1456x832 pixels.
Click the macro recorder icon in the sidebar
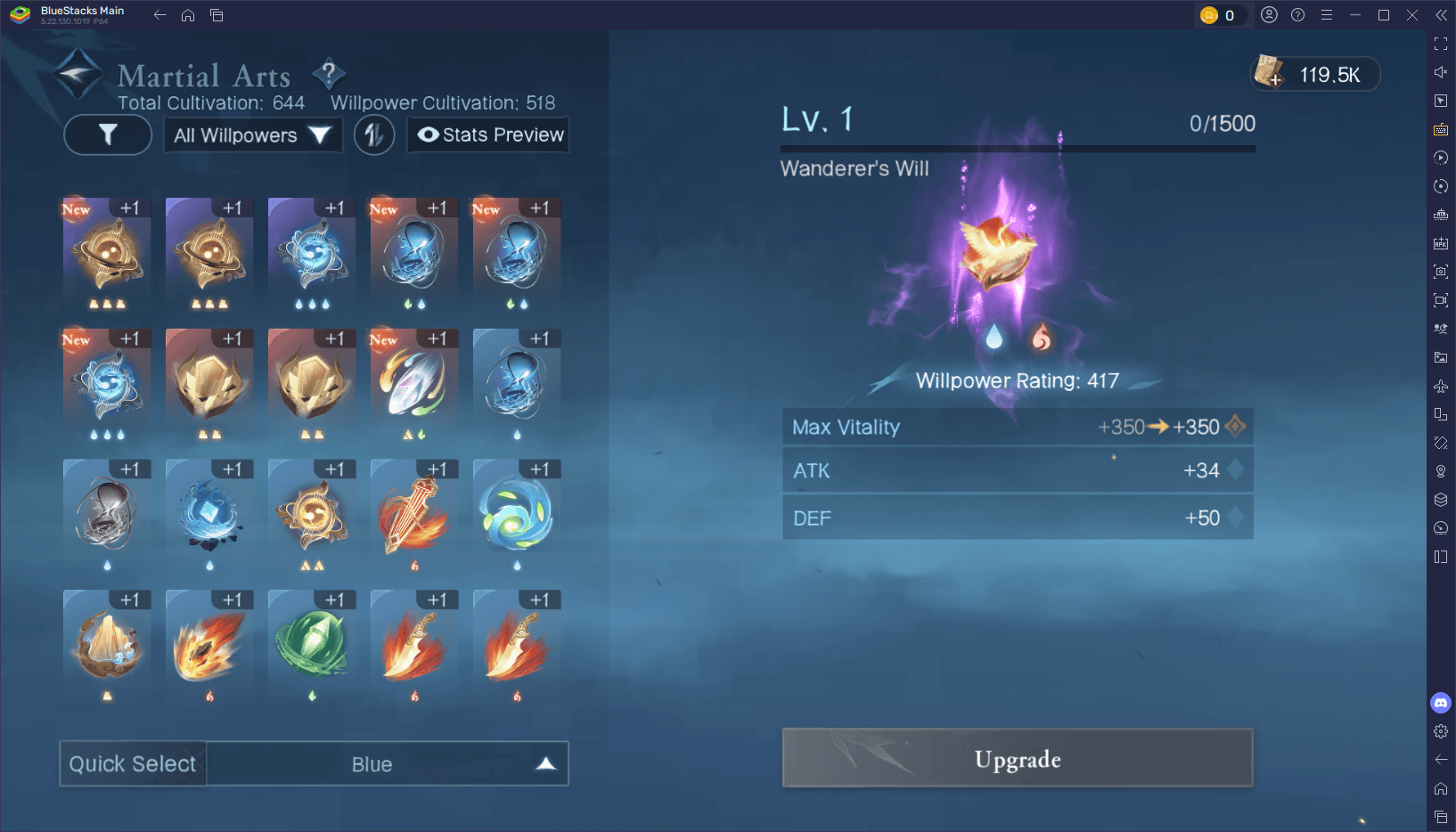pos(1440,158)
